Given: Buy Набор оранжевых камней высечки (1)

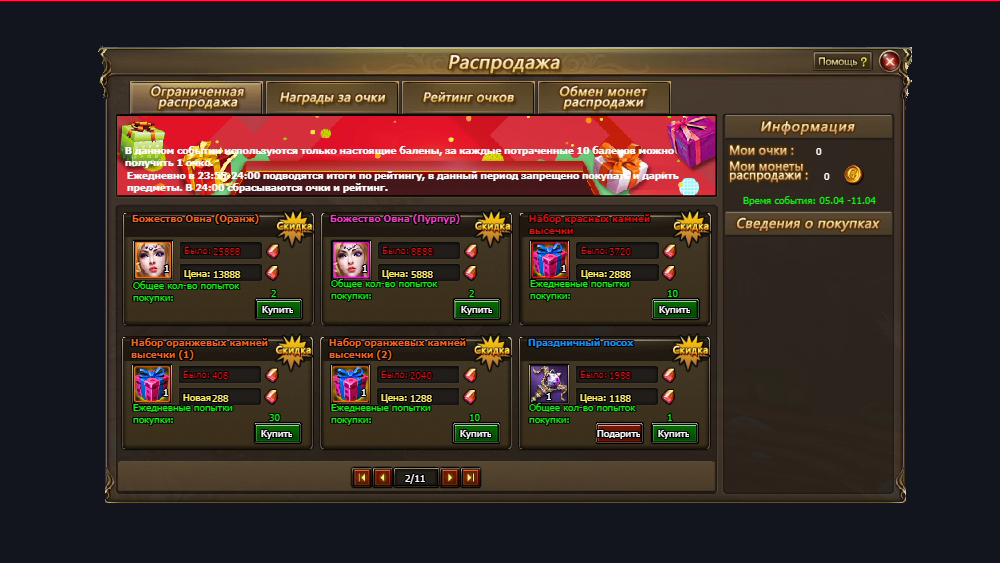Looking at the screenshot, I should tap(278, 434).
